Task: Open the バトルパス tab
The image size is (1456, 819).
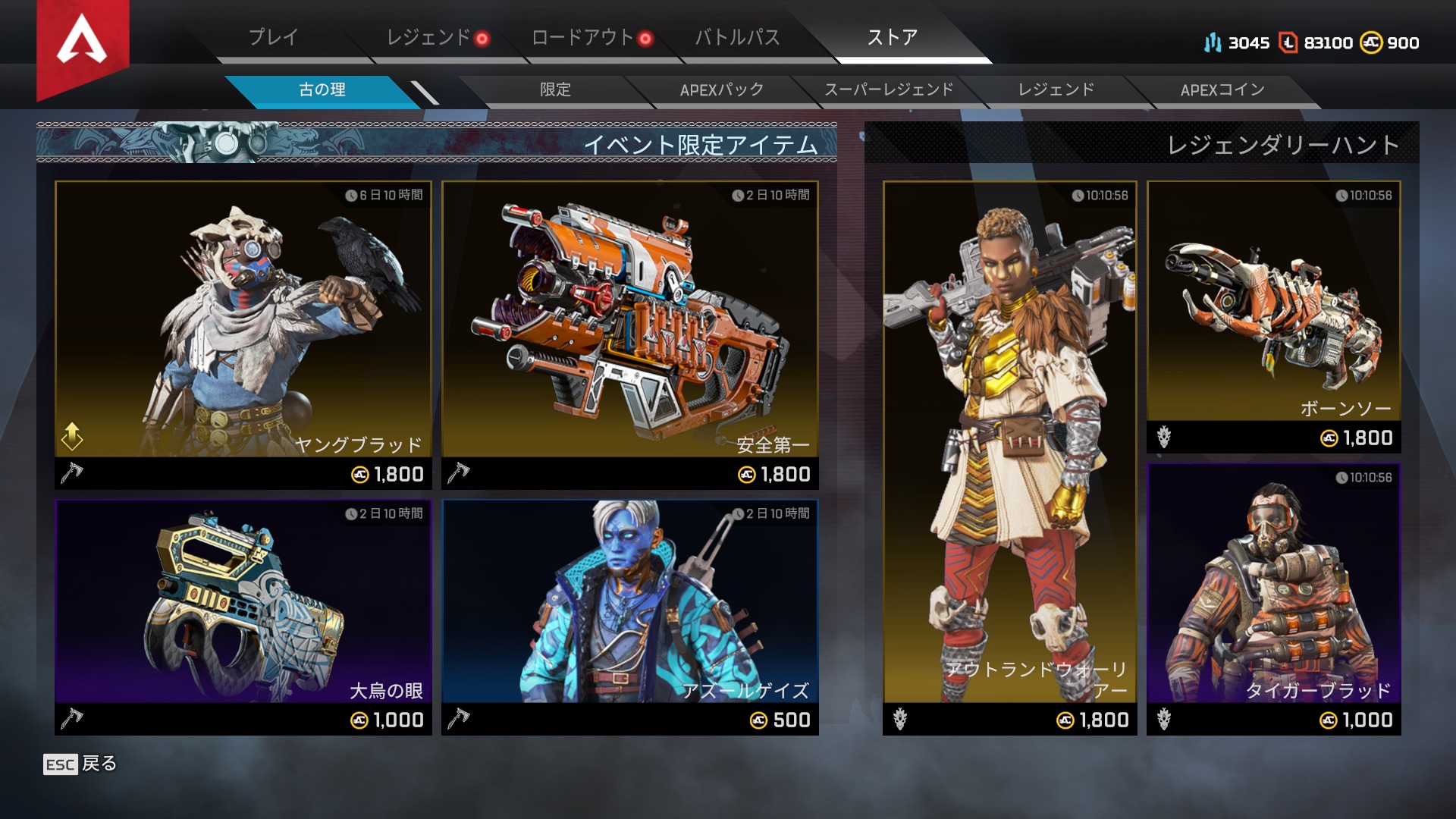Action: [x=737, y=37]
